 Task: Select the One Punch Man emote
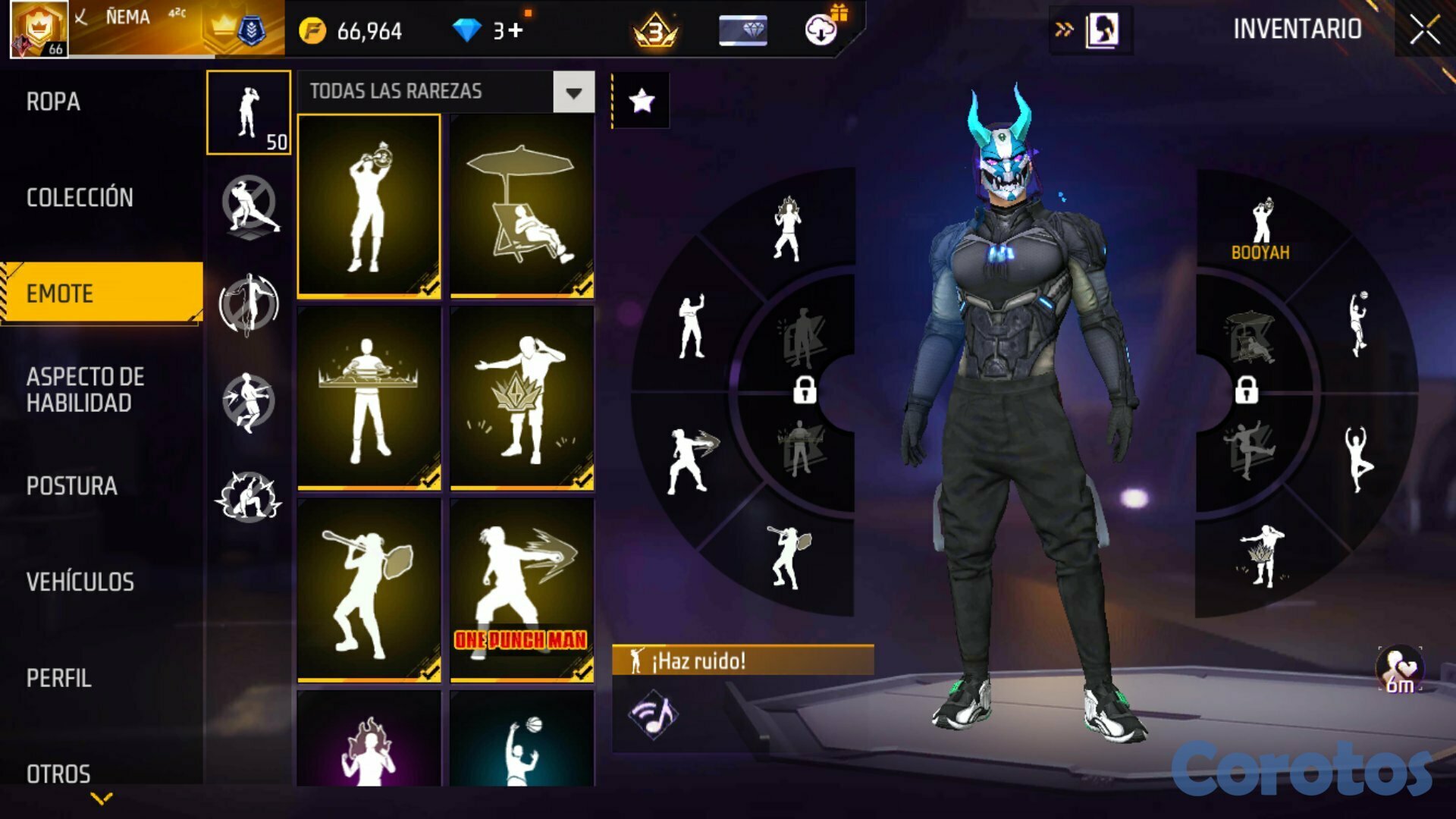(x=522, y=590)
